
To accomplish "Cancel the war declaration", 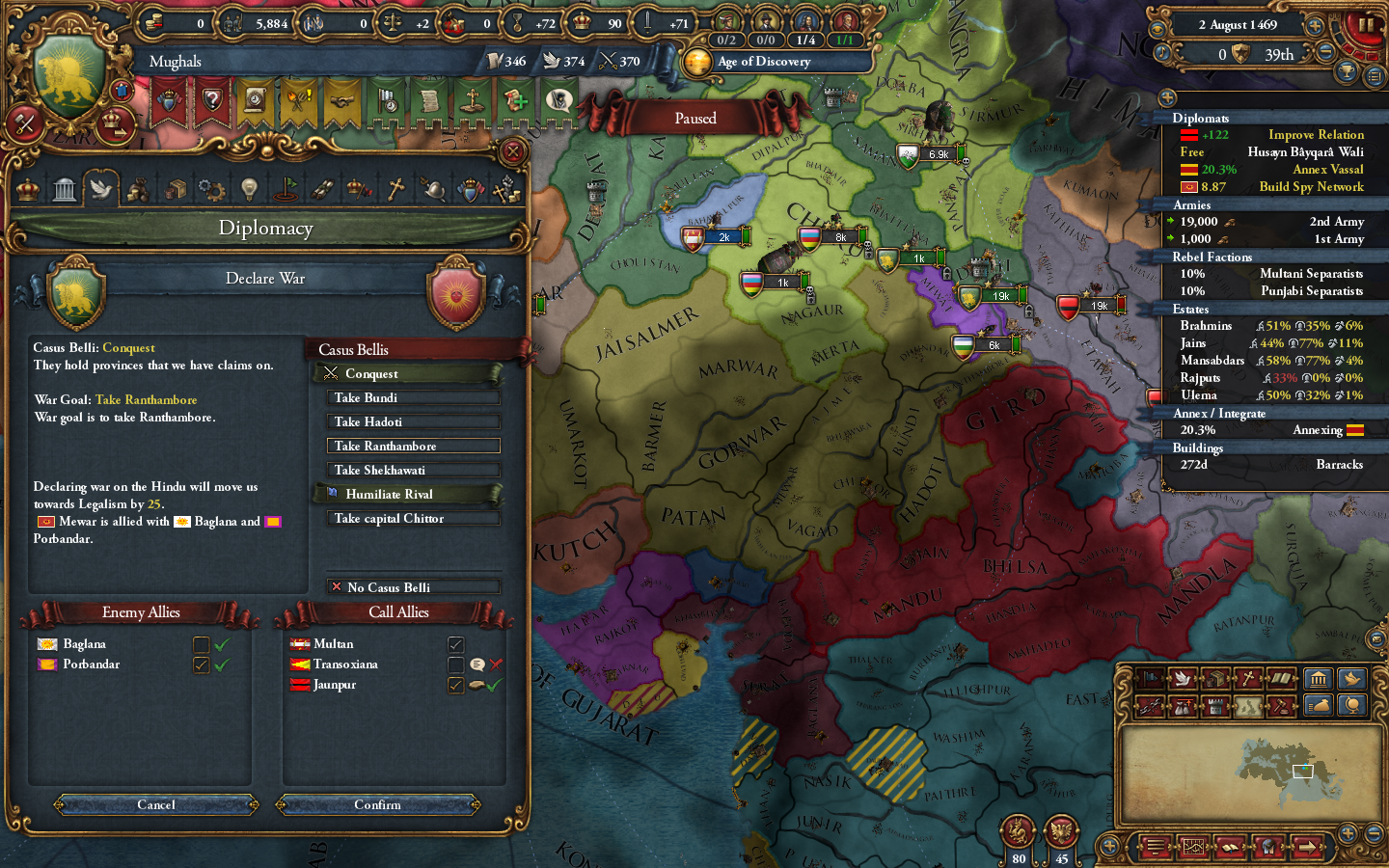I will point(154,804).
